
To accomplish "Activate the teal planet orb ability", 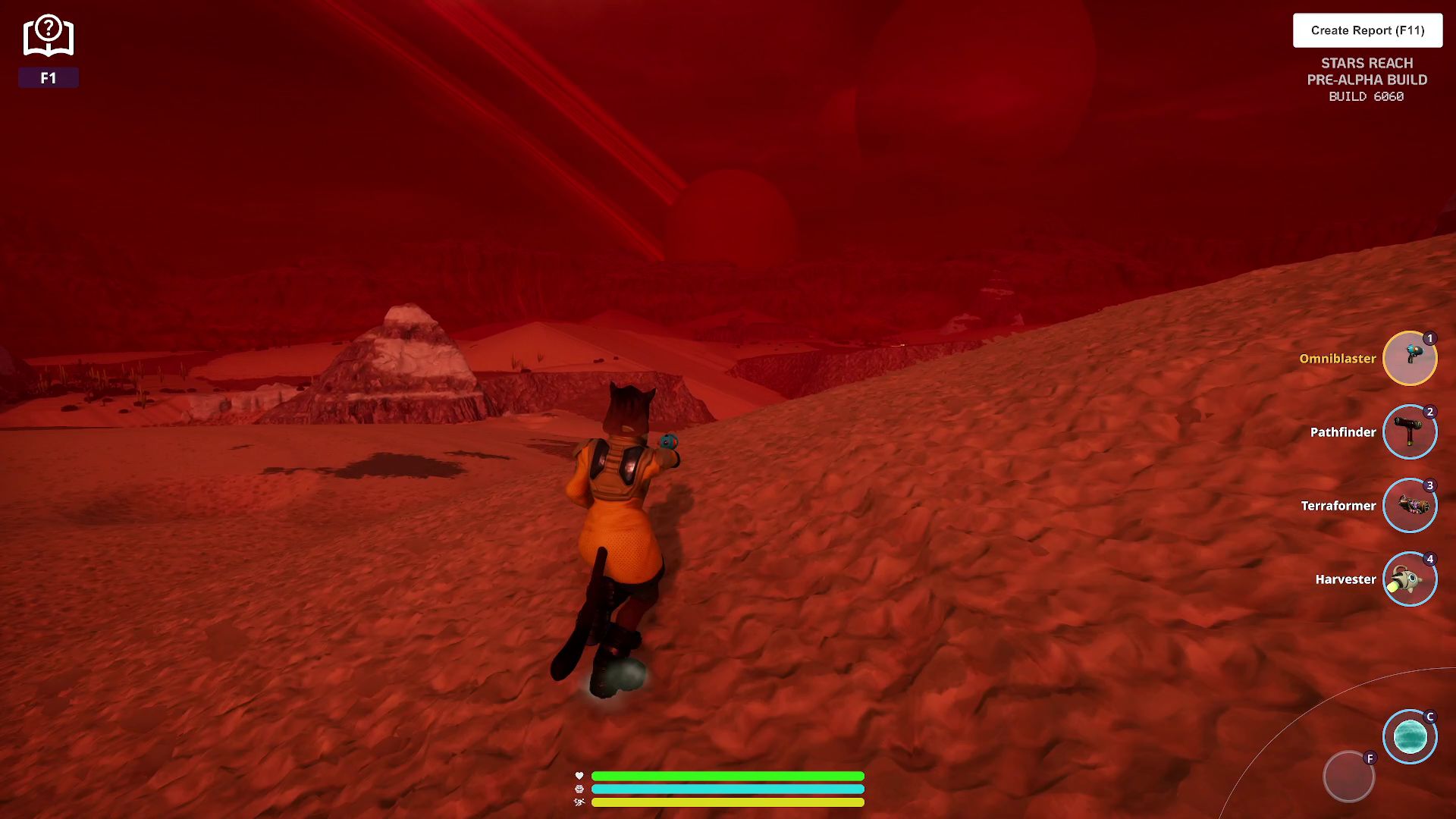I will [x=1410, y=736].
